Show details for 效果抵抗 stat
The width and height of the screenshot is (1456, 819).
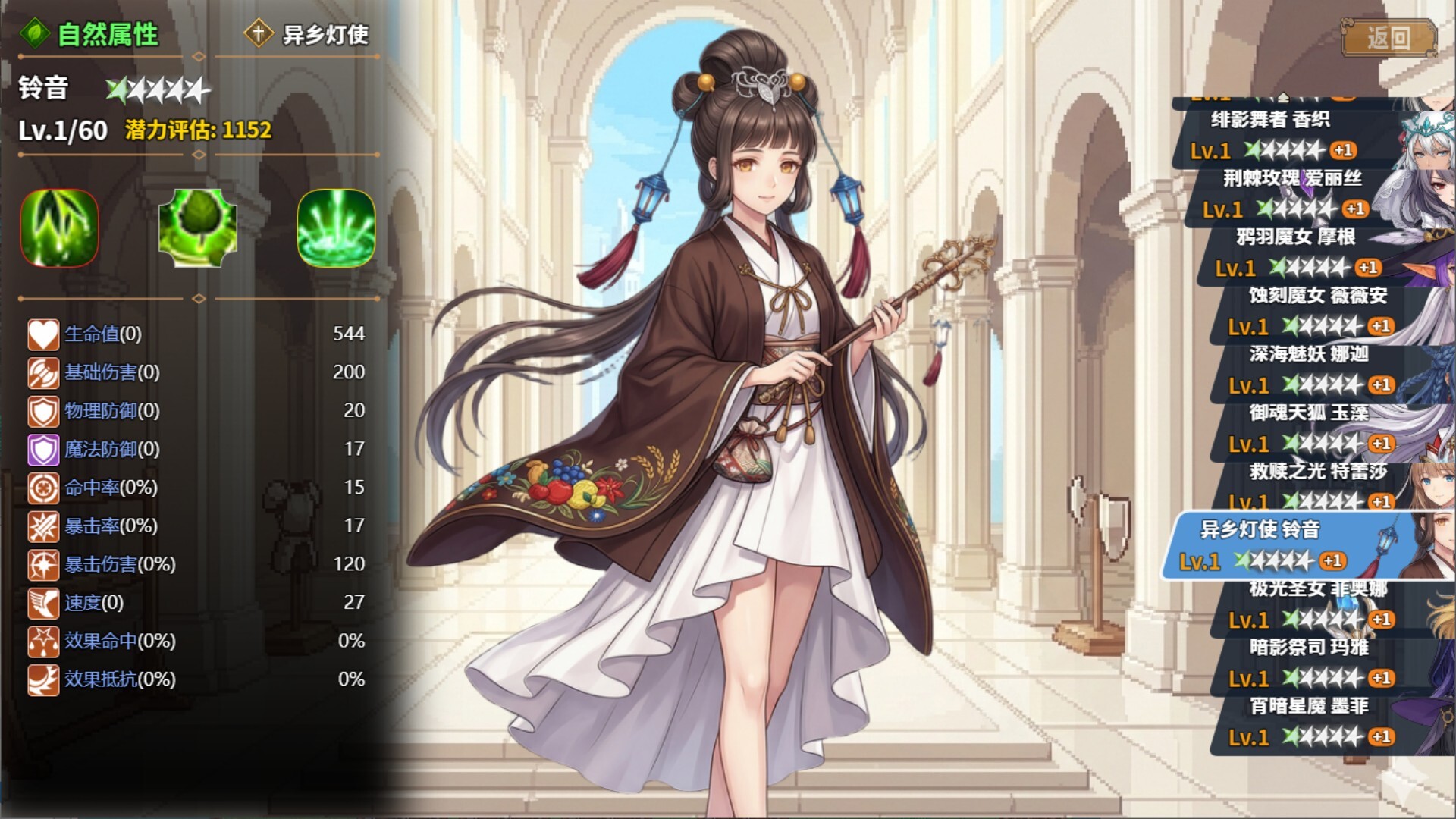120,679
